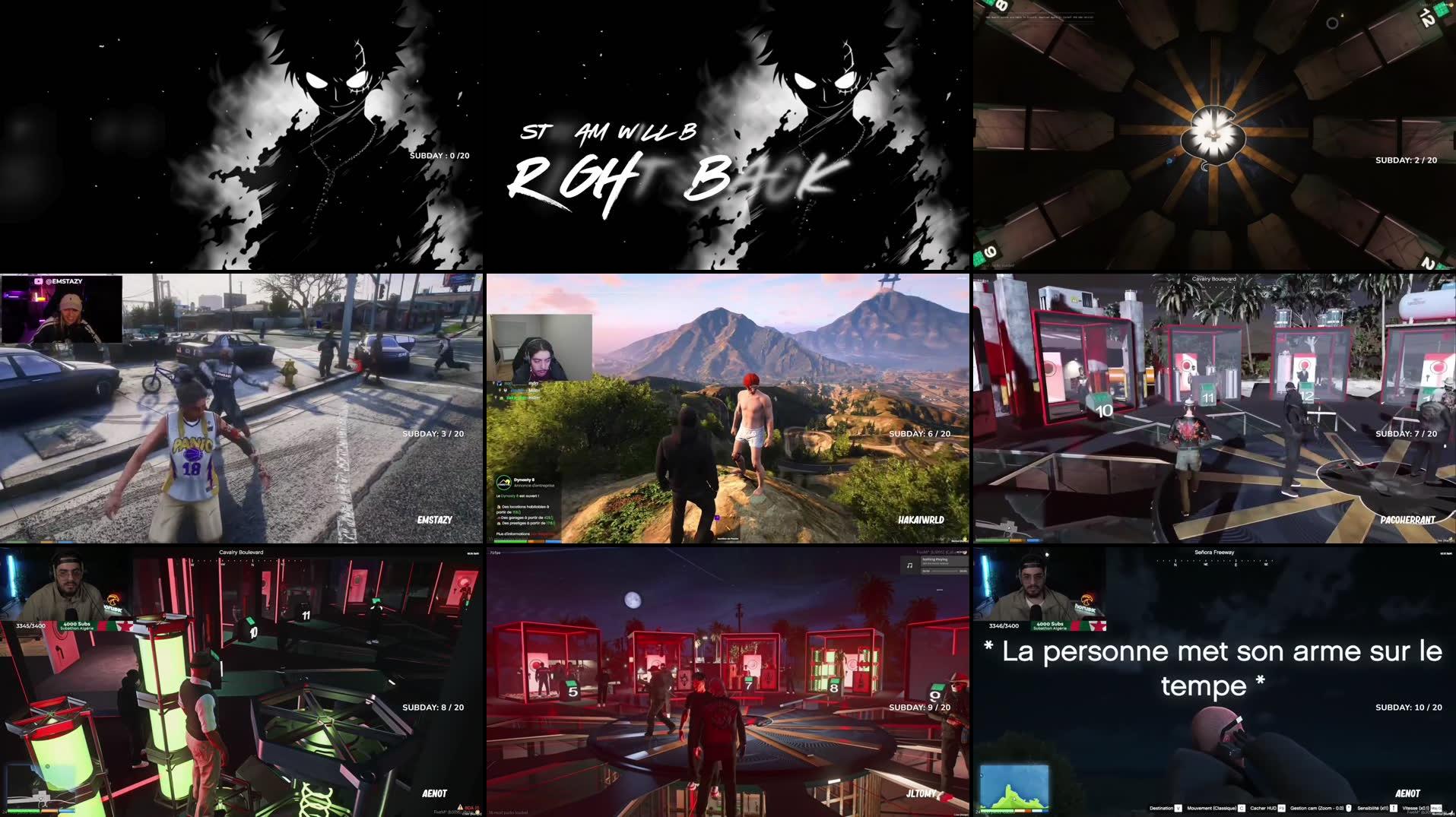Collapse the Dynasty 8 announcement panel
The image size is (1456, 817).
pyautogui.click(x=525, y=481)
